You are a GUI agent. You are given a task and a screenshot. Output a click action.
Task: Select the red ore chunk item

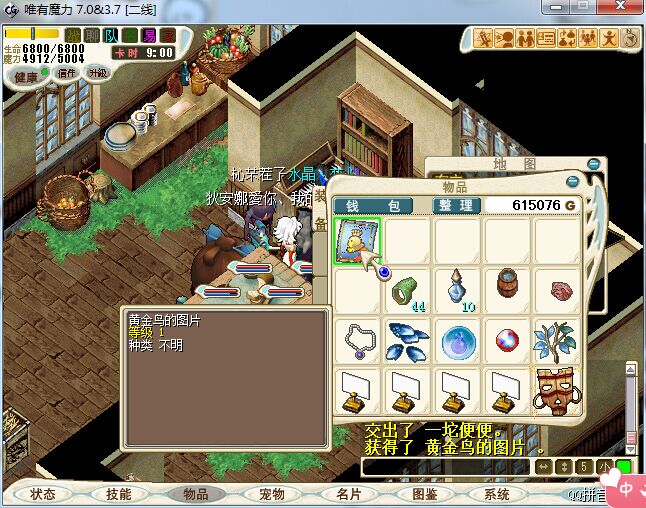pyautogui.click(x=558, y=291)
